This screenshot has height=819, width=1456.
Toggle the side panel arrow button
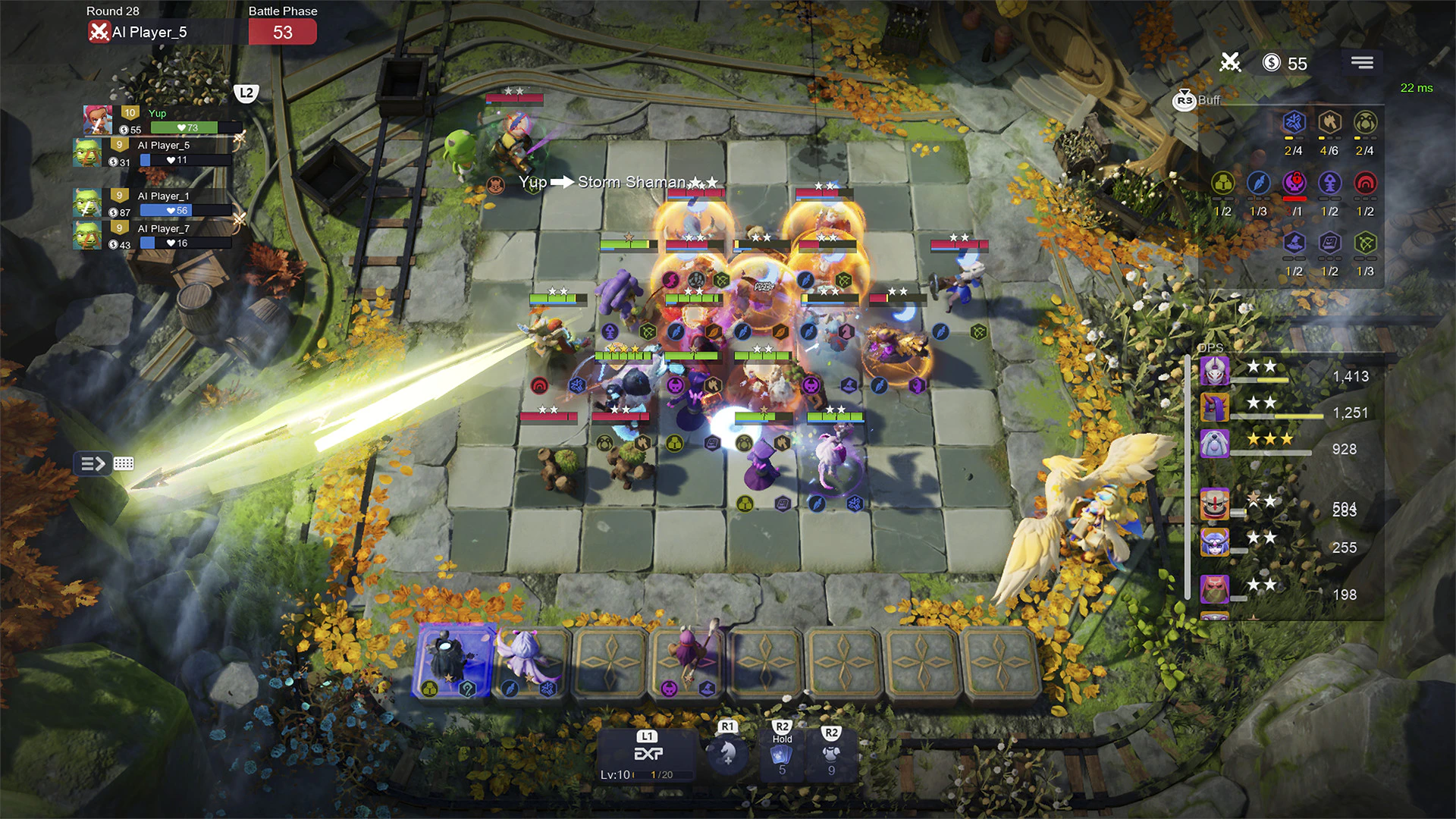pyautogui.click(x=93, y=463)
